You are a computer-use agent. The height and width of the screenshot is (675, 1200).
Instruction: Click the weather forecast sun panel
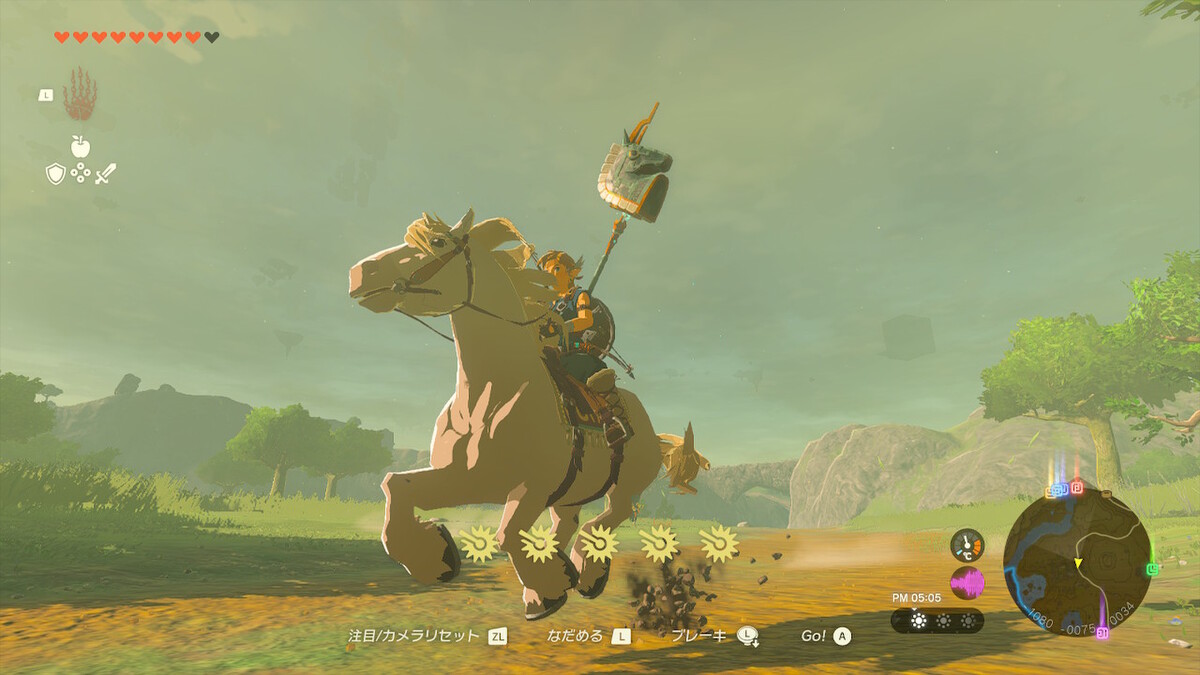(x=937, y=621)
